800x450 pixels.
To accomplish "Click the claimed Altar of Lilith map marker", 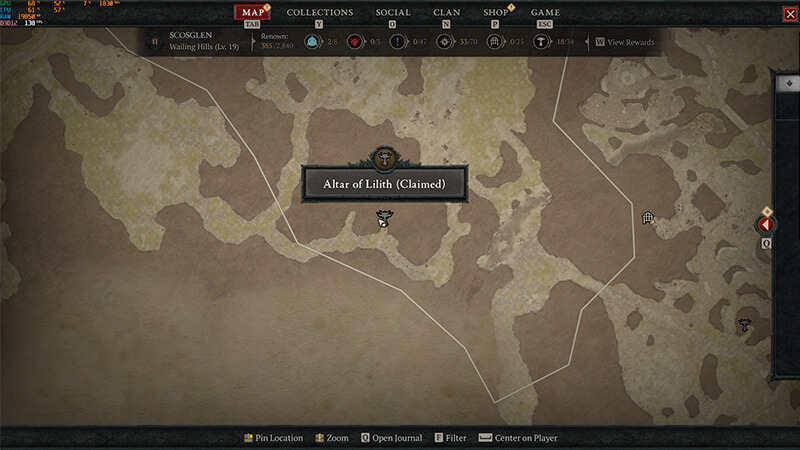I will 382,217.
